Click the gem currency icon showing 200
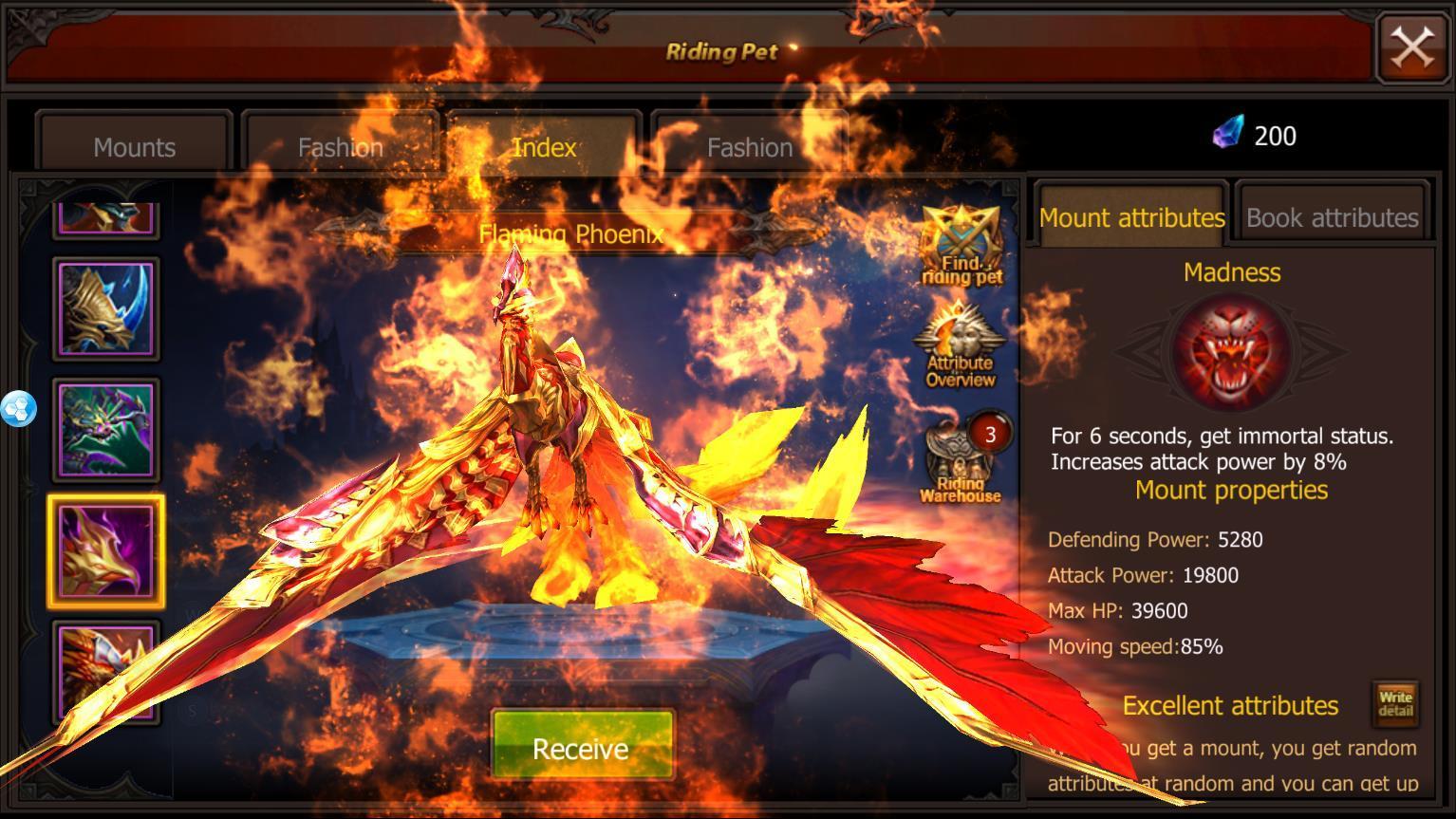The width and height of the screenshot is (1456, 819). pyautogui.click(x=1229, y=135)
